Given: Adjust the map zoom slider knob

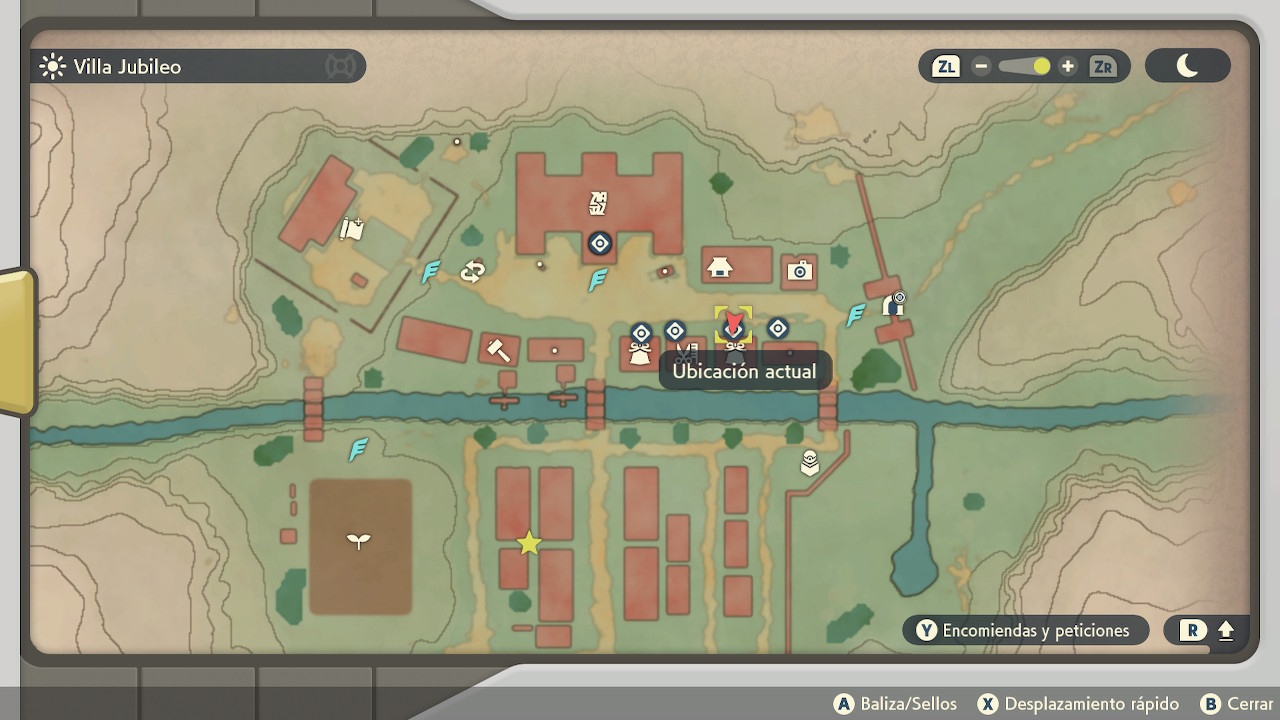Looking at the screenshot, I should 1041,67.
